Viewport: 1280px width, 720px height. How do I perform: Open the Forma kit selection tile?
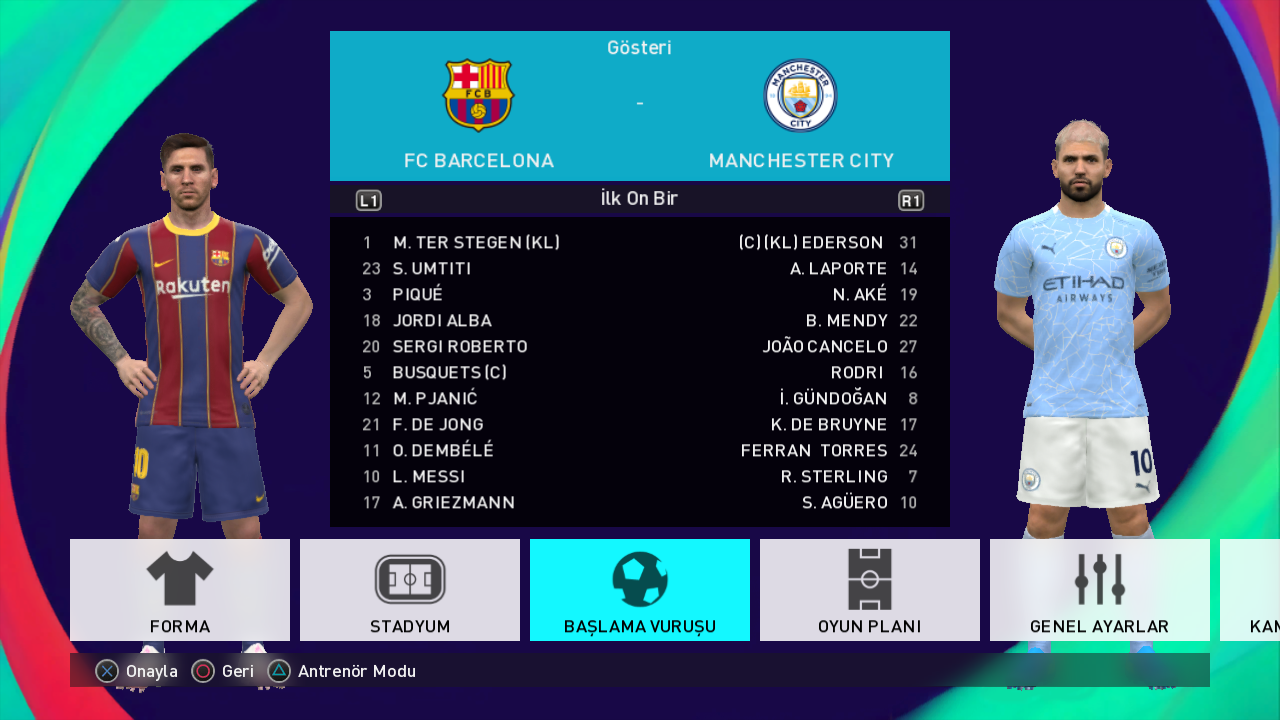(180, 590)
